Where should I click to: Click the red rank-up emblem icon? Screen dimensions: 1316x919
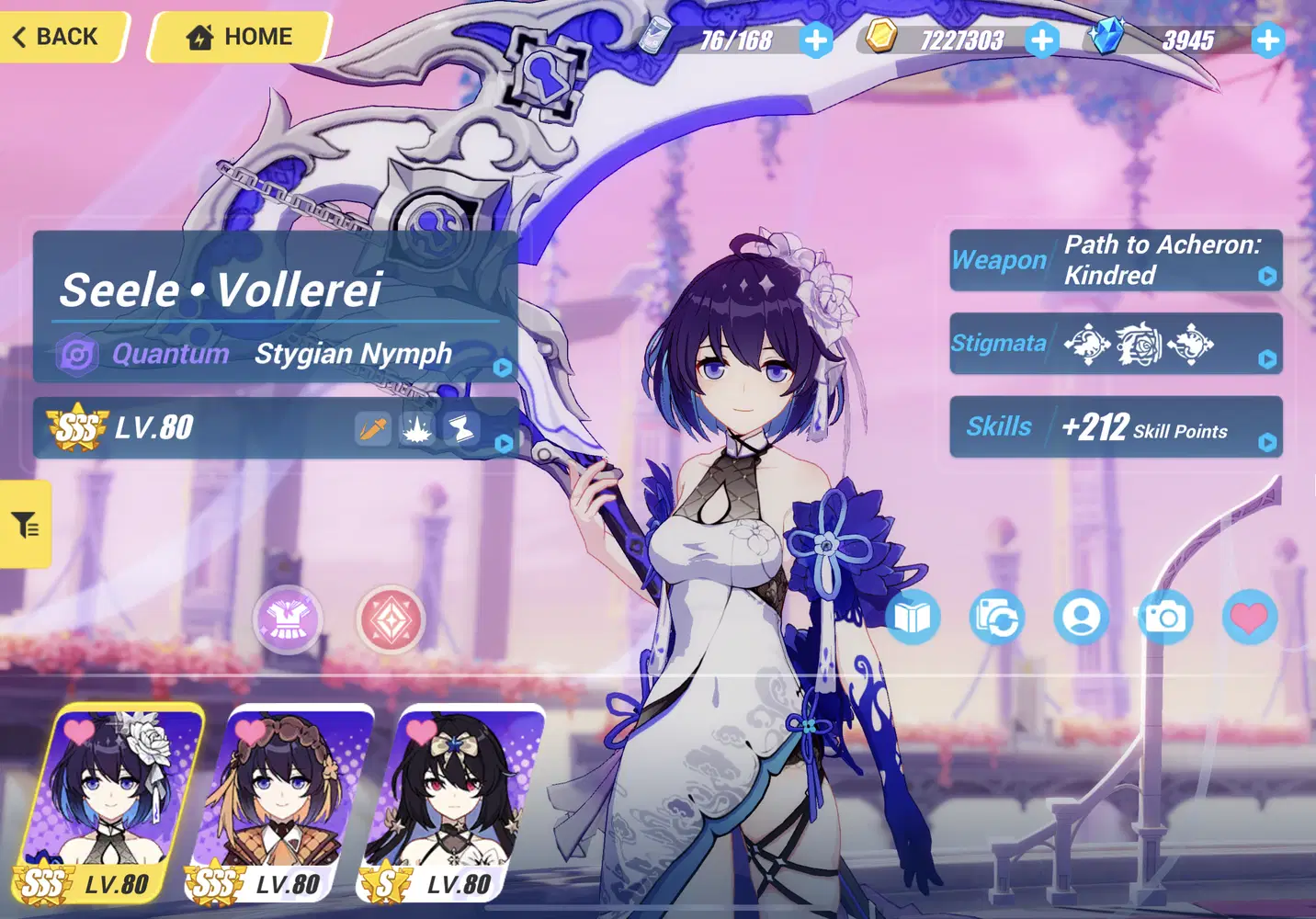[392, 620]
